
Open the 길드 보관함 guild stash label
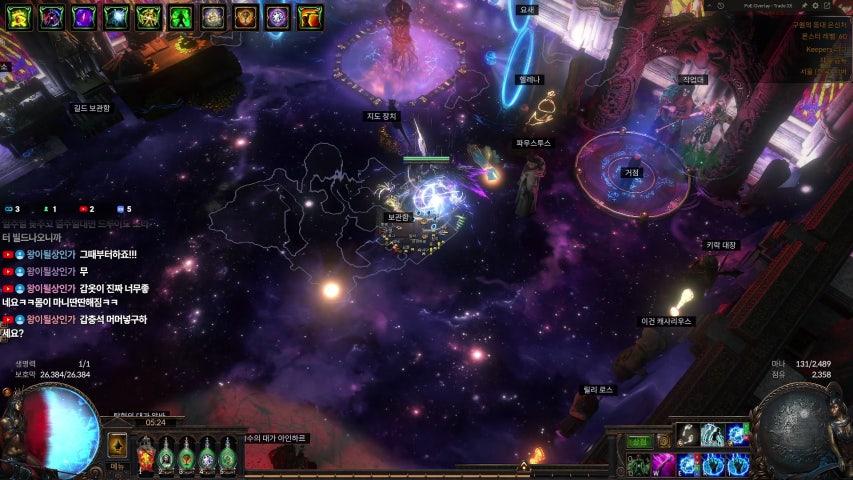coord(91,107)
